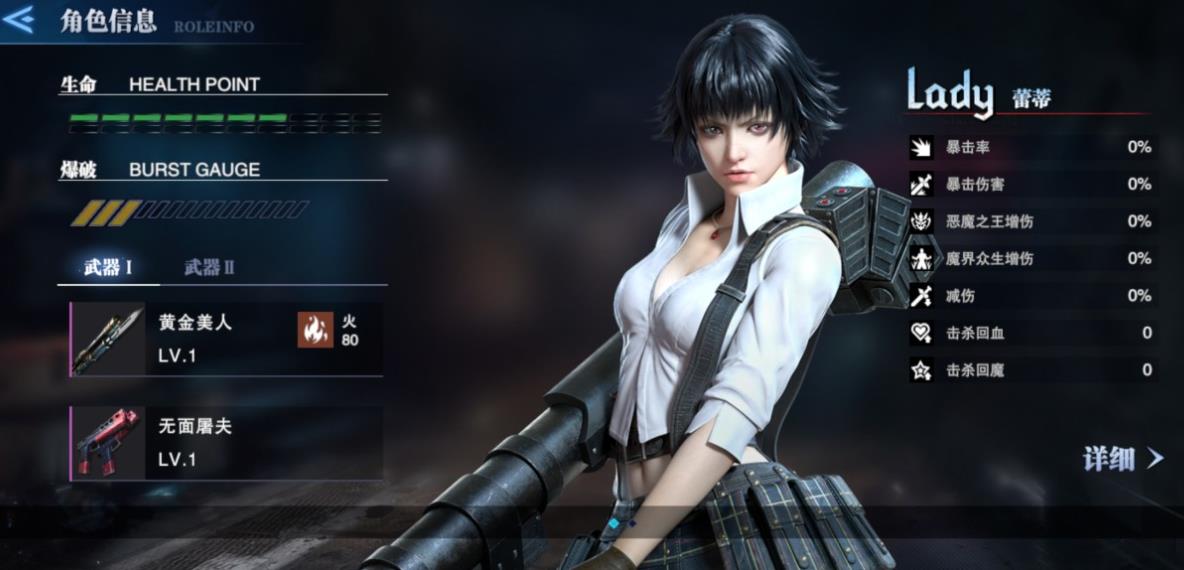1184x570 pixels.
Task: Open the 详细 details view
Action: (1123, 459)
